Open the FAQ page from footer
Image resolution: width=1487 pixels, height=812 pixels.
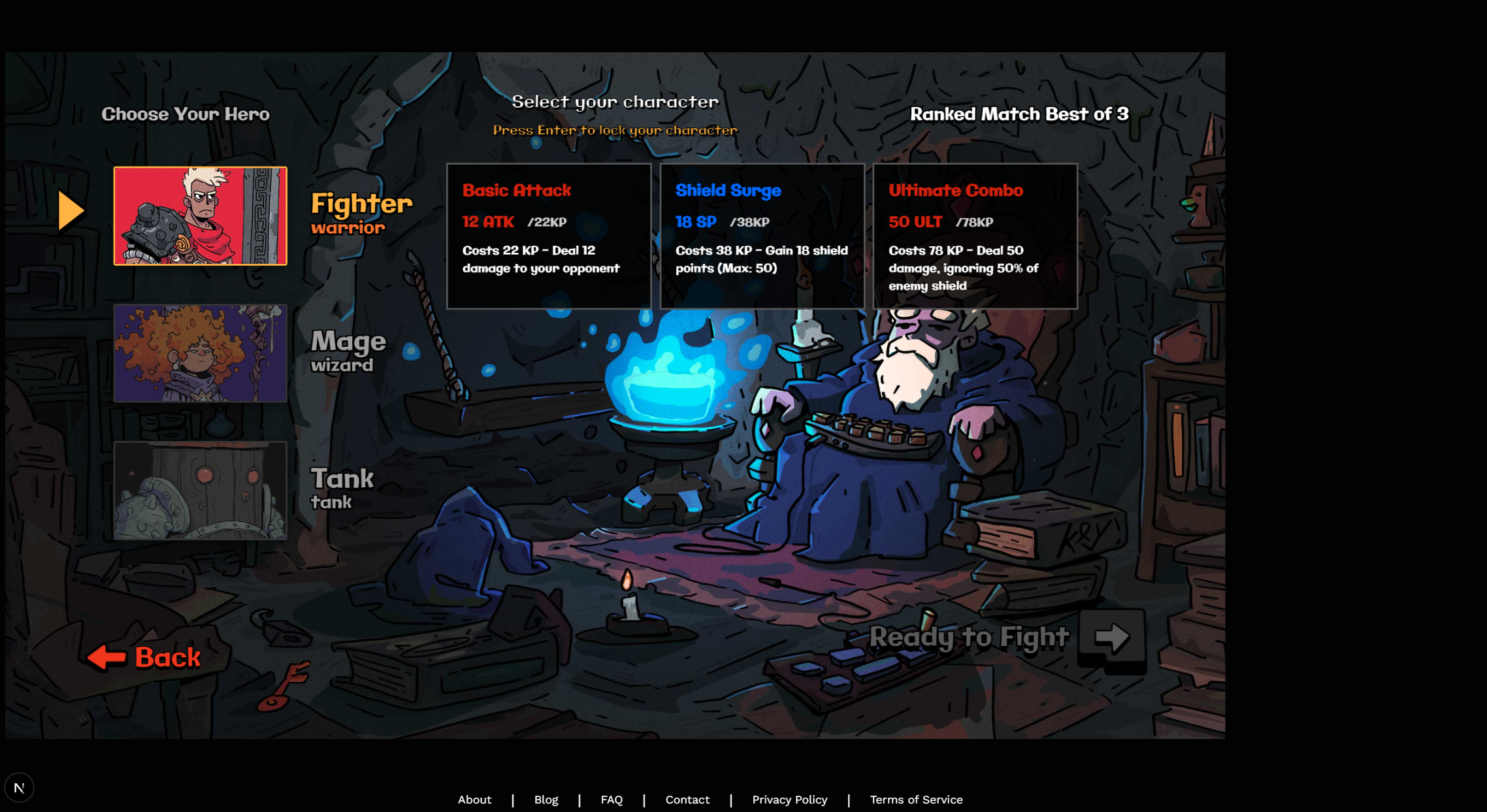[612, 800]
